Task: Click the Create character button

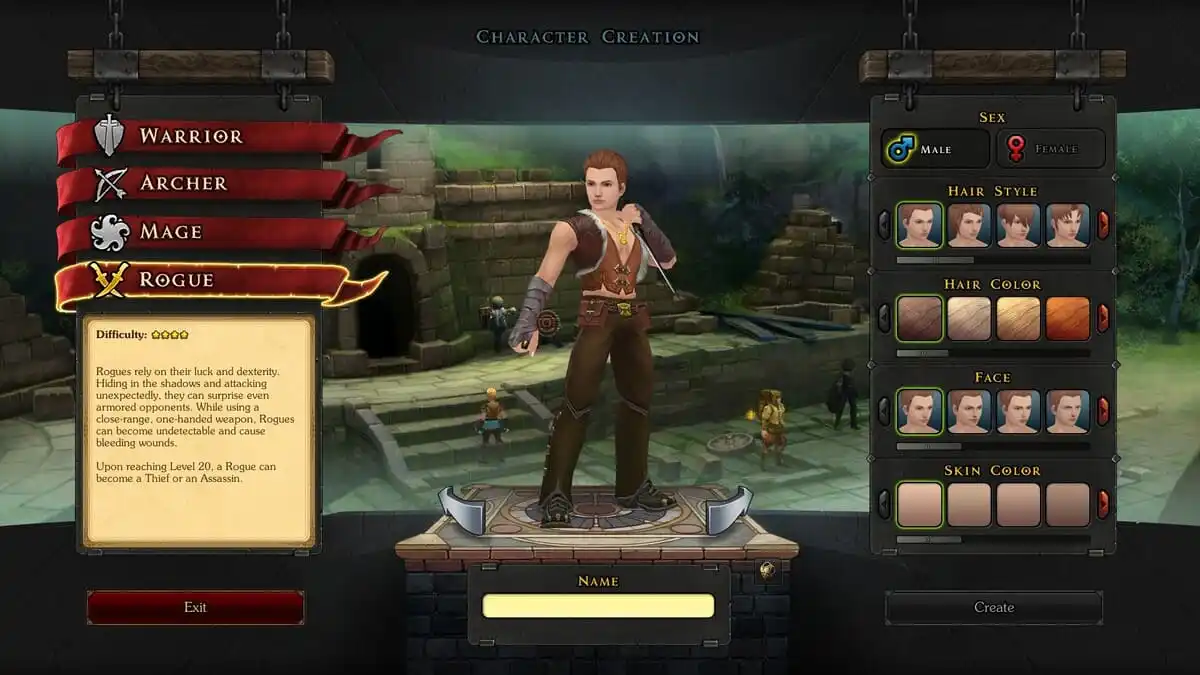Action: (993, 607)
